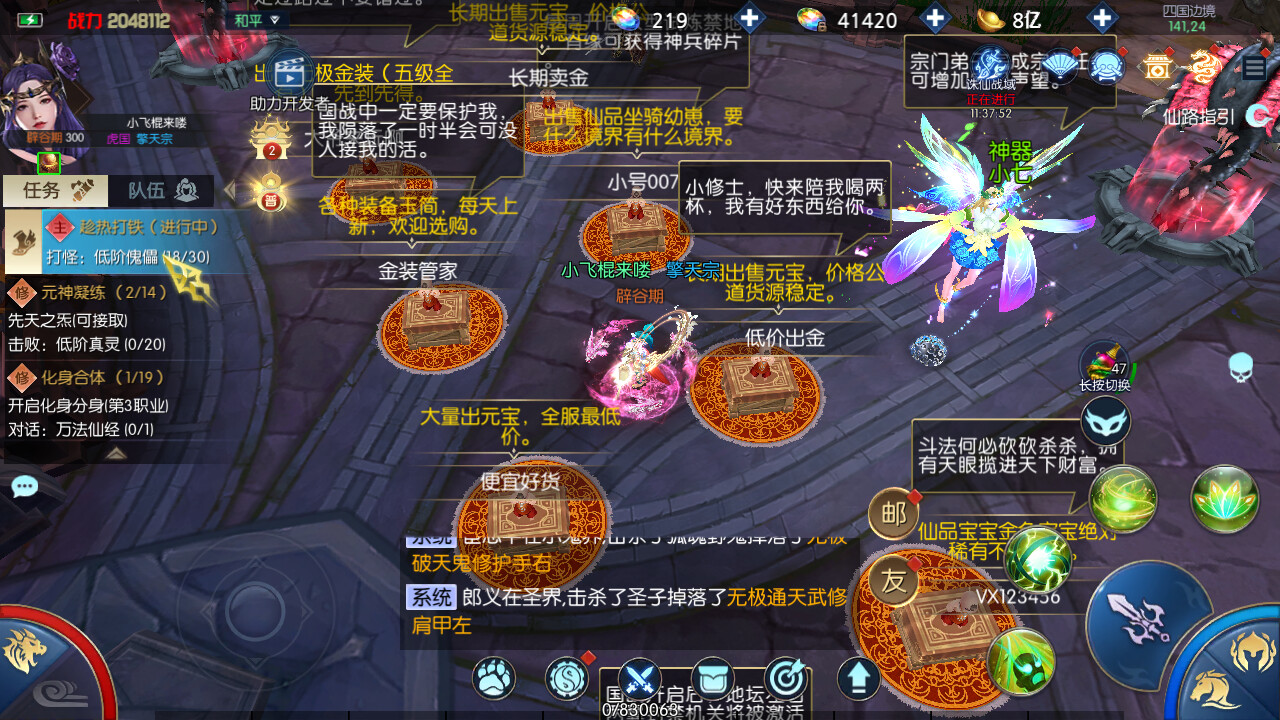
Task: Open the 邮 mail button
Action: (x=893, y=514)
